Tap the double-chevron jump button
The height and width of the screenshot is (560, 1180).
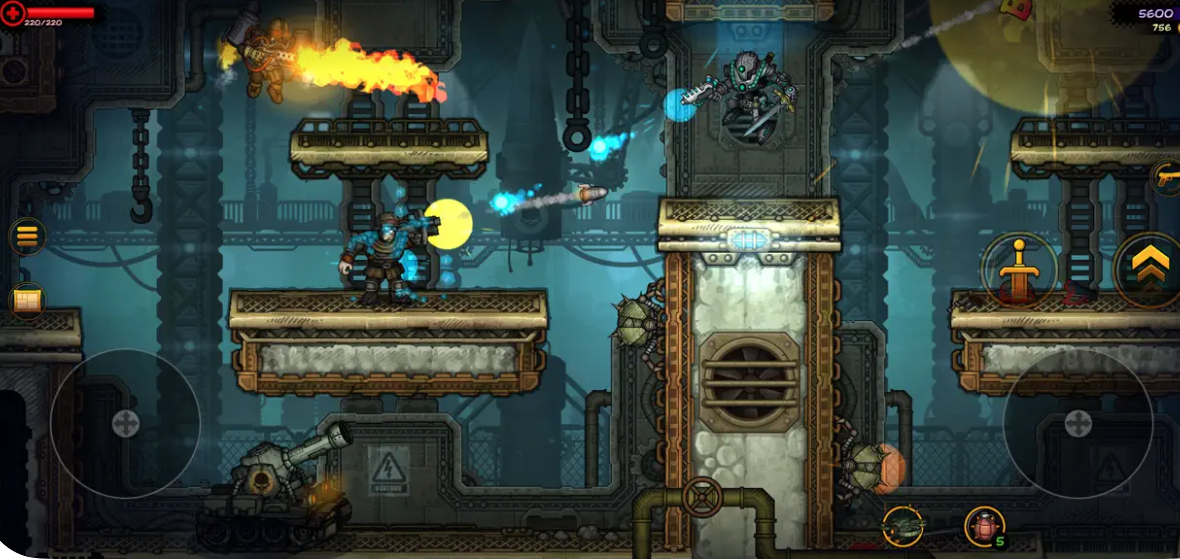(x=1151, y=268)
